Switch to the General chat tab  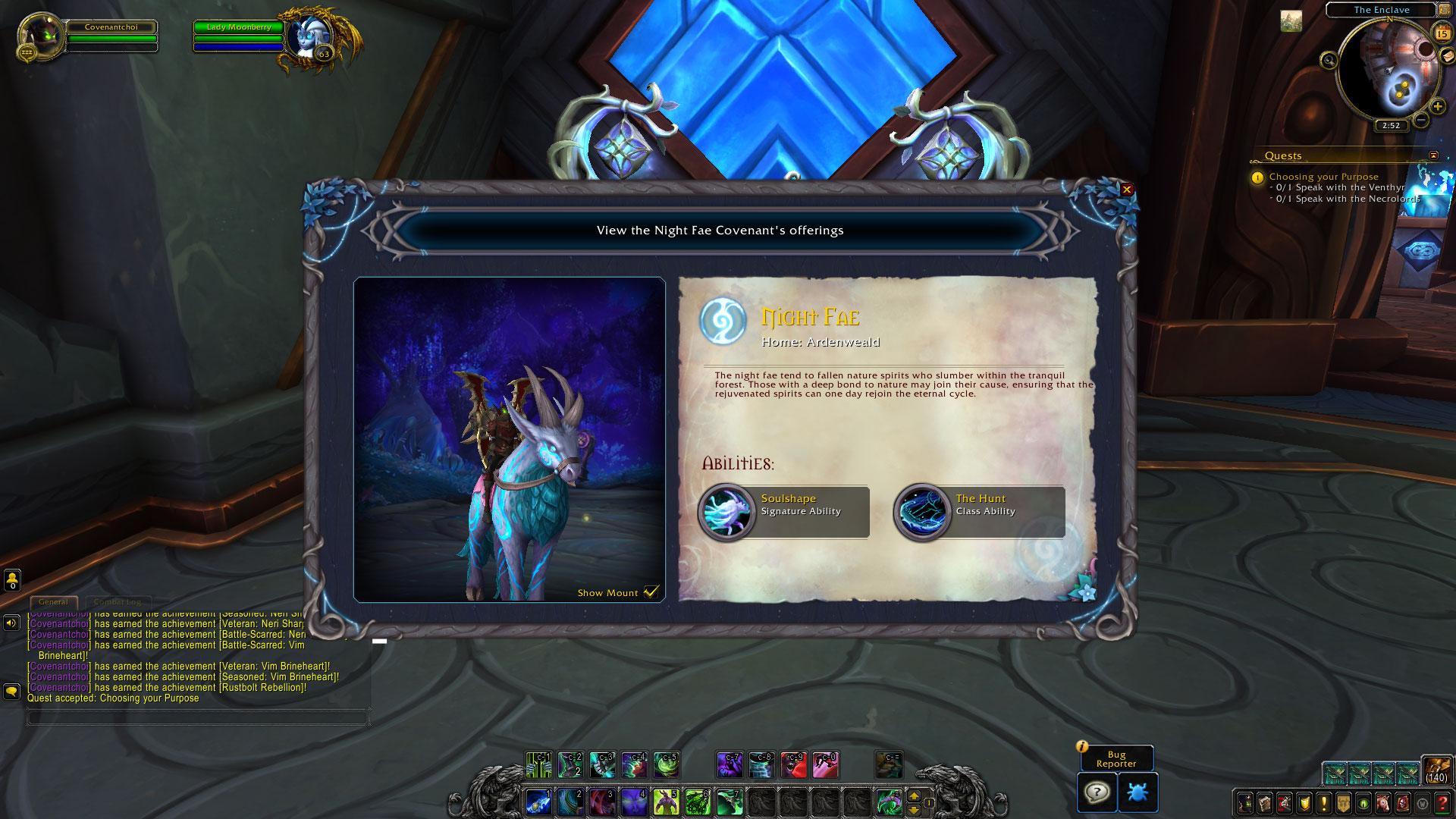[53, 602]
